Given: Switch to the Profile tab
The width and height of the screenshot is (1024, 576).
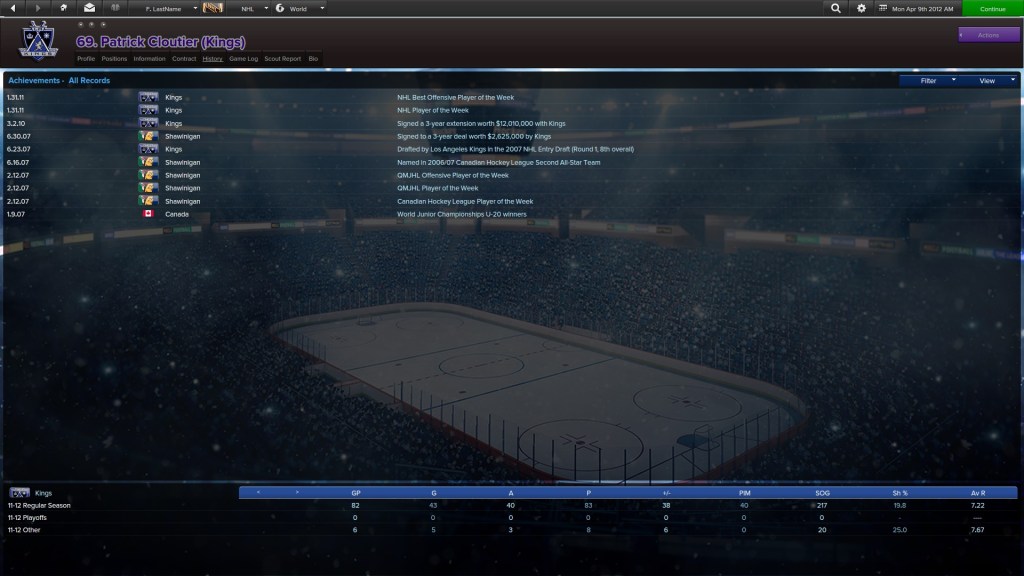Looking at the screenshot, I should (86, 59).
